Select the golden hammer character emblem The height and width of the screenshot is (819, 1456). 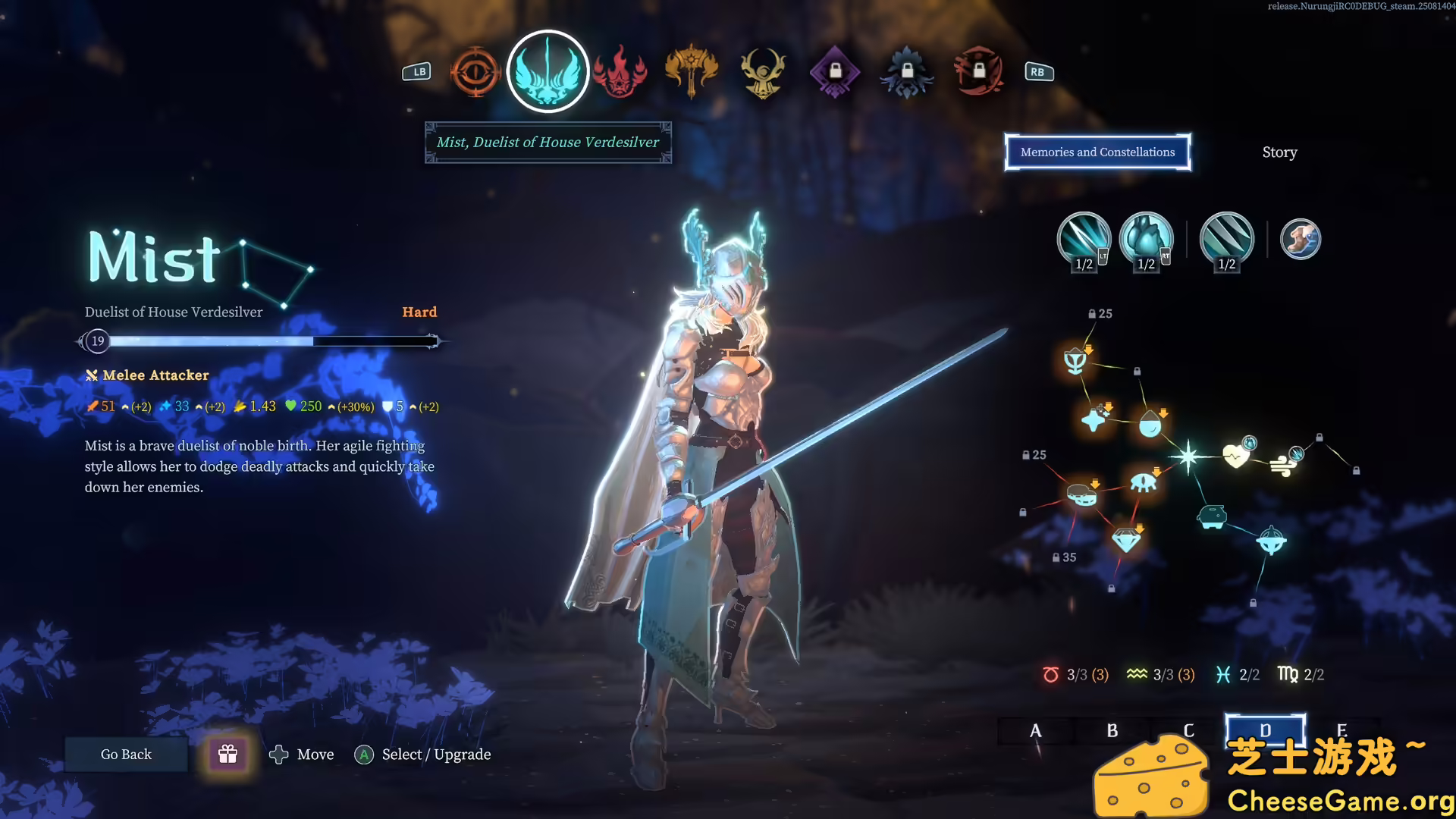(x=691, y=73)
